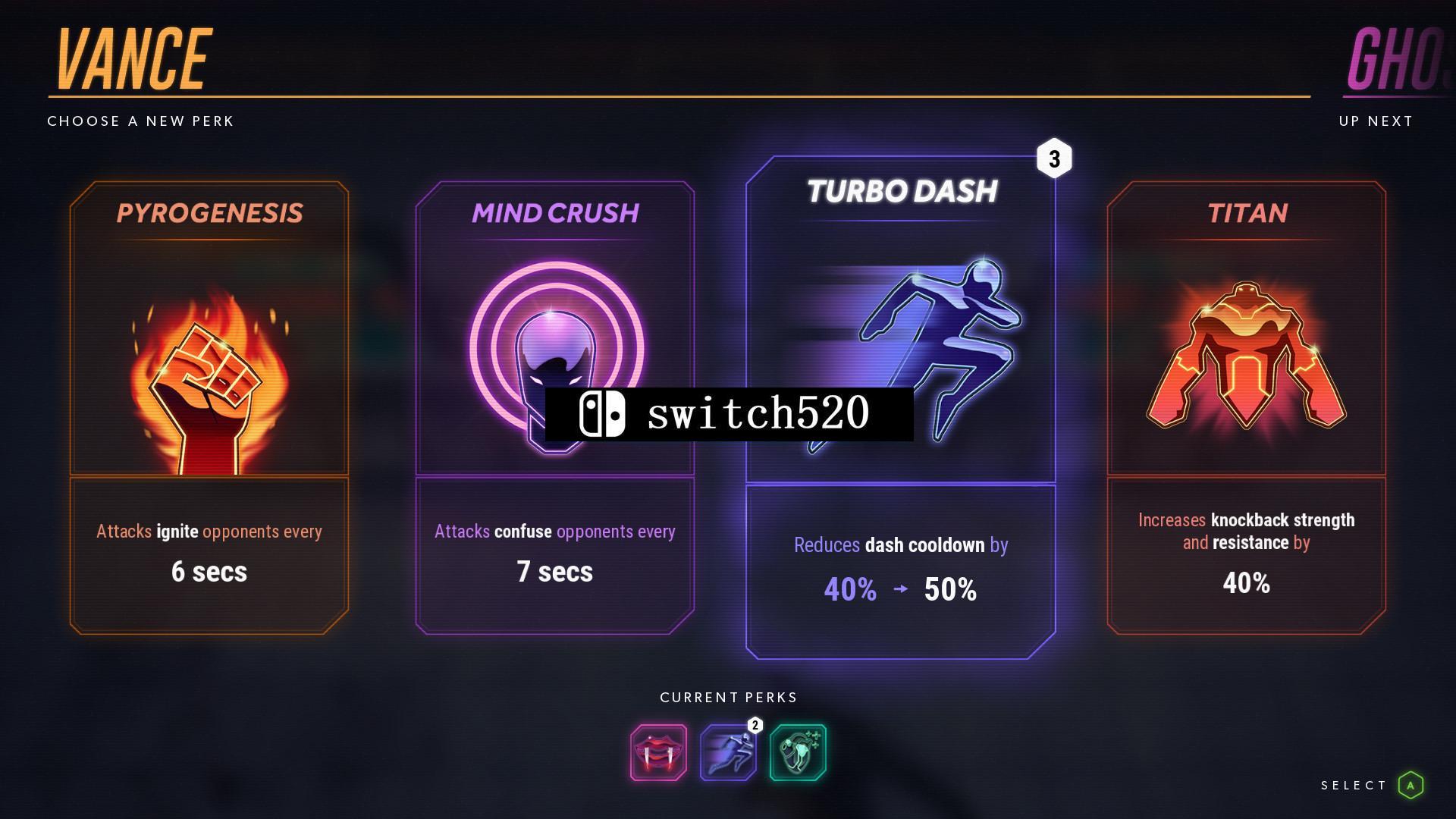Image resolution: width=1456 pixels, height=819 pixels.
Task: Click the Pyrogenesis ignite description panel
Action: 209,552
